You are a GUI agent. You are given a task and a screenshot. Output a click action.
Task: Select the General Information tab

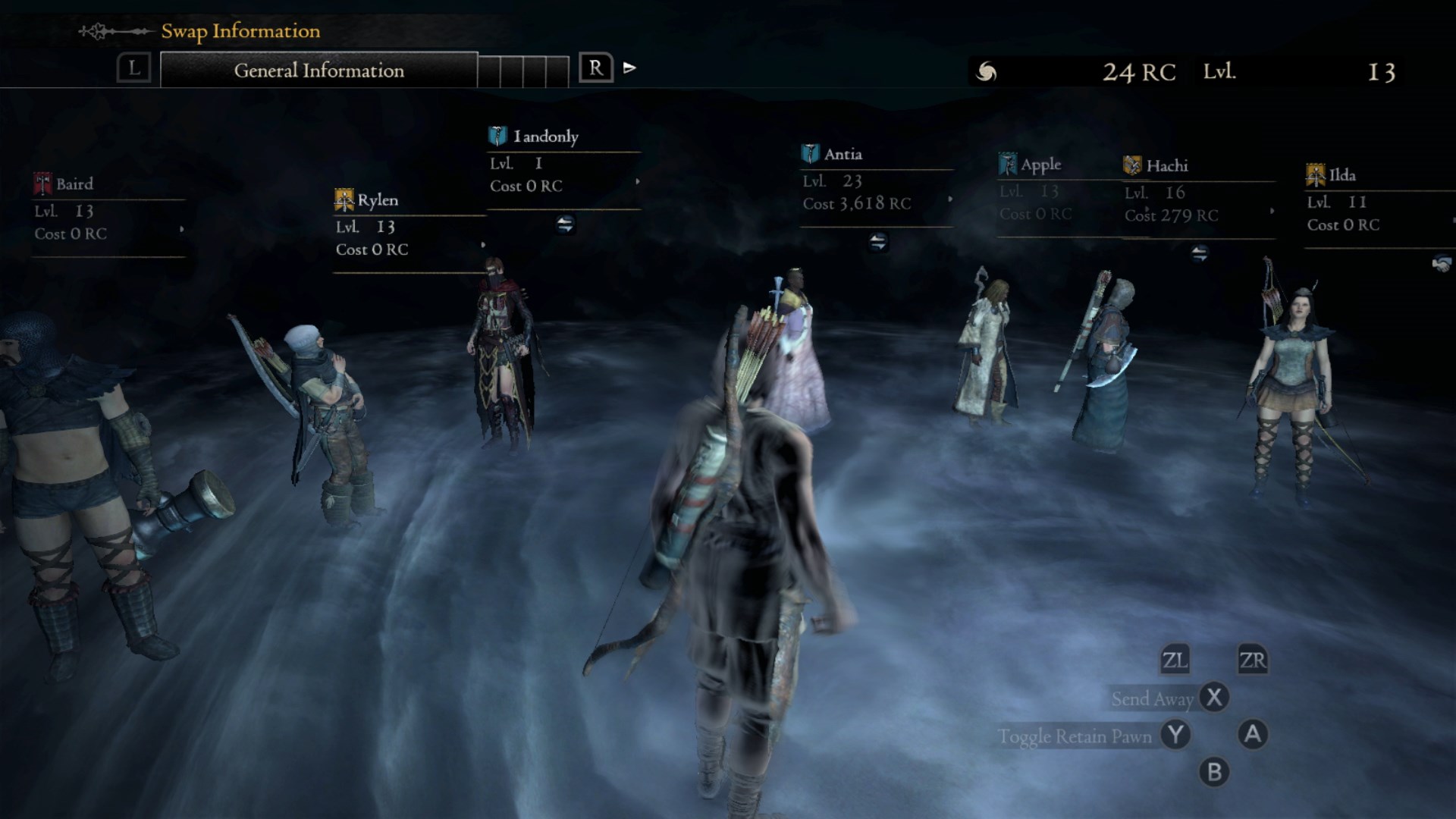pyautogui.click(x=318, y=71)
